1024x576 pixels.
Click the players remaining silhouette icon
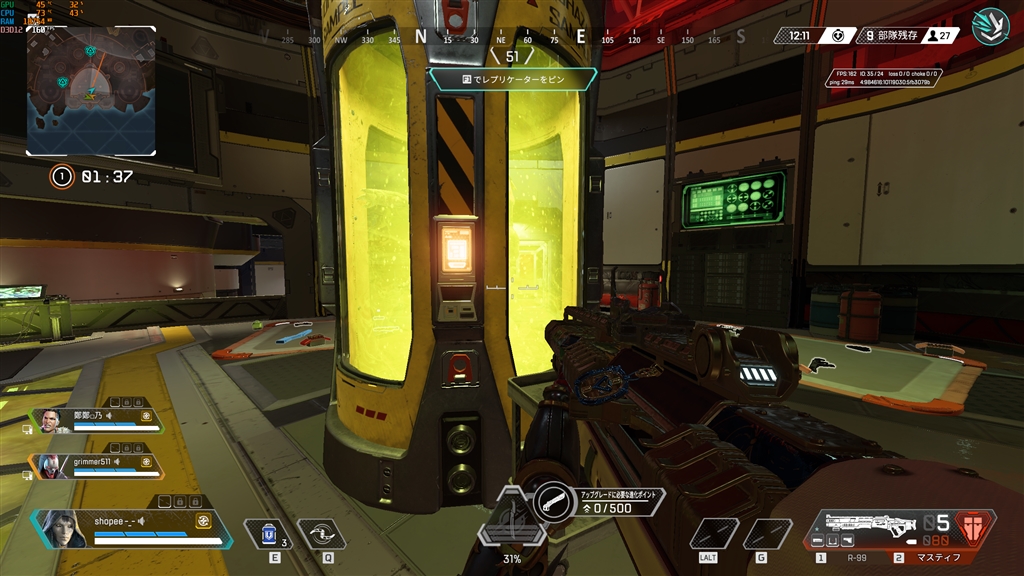pyautogui.click(x=933, y=35)
